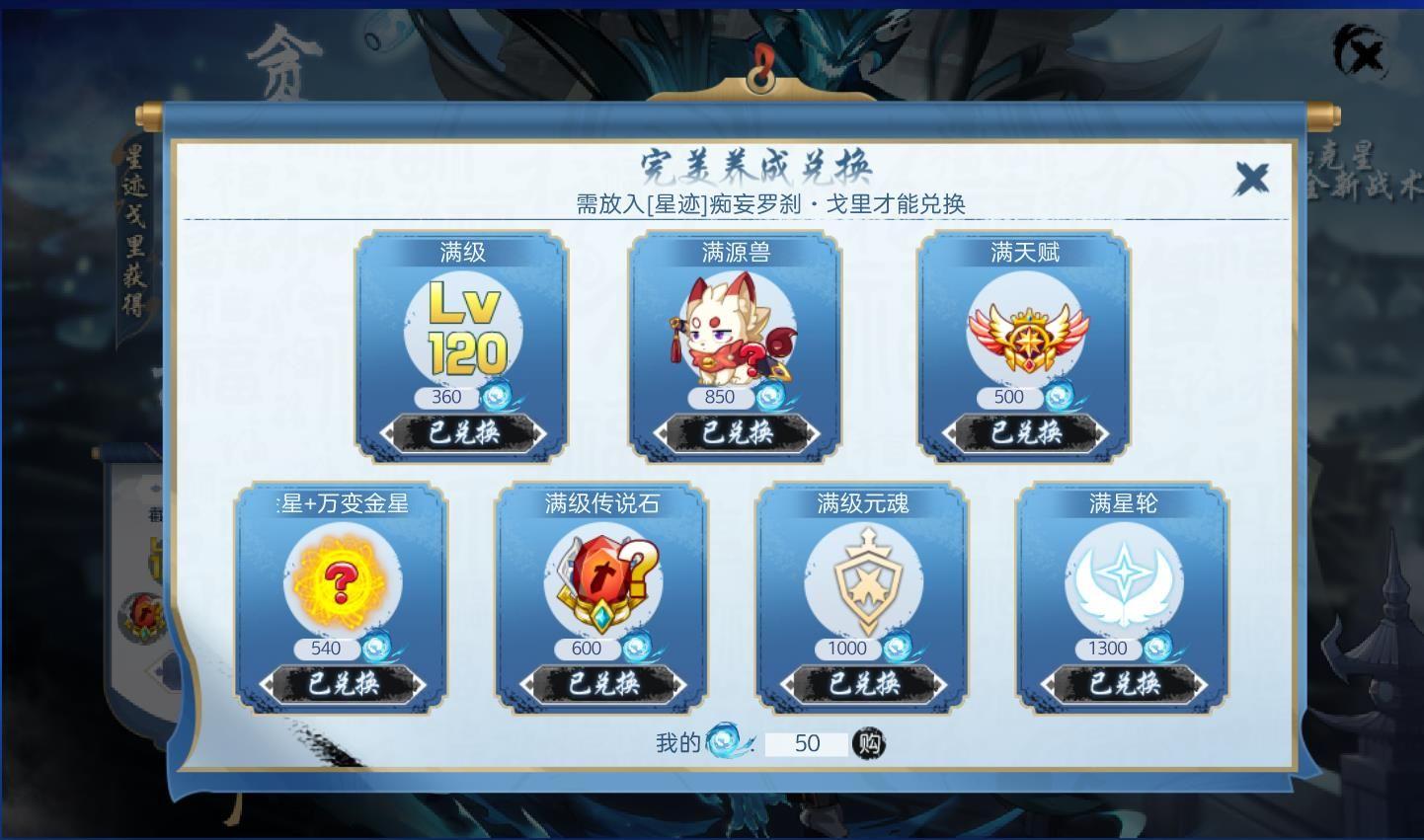Select the fox beast 满源兽 icon
The image size is (1424, 840).
[x=735, y=331]
